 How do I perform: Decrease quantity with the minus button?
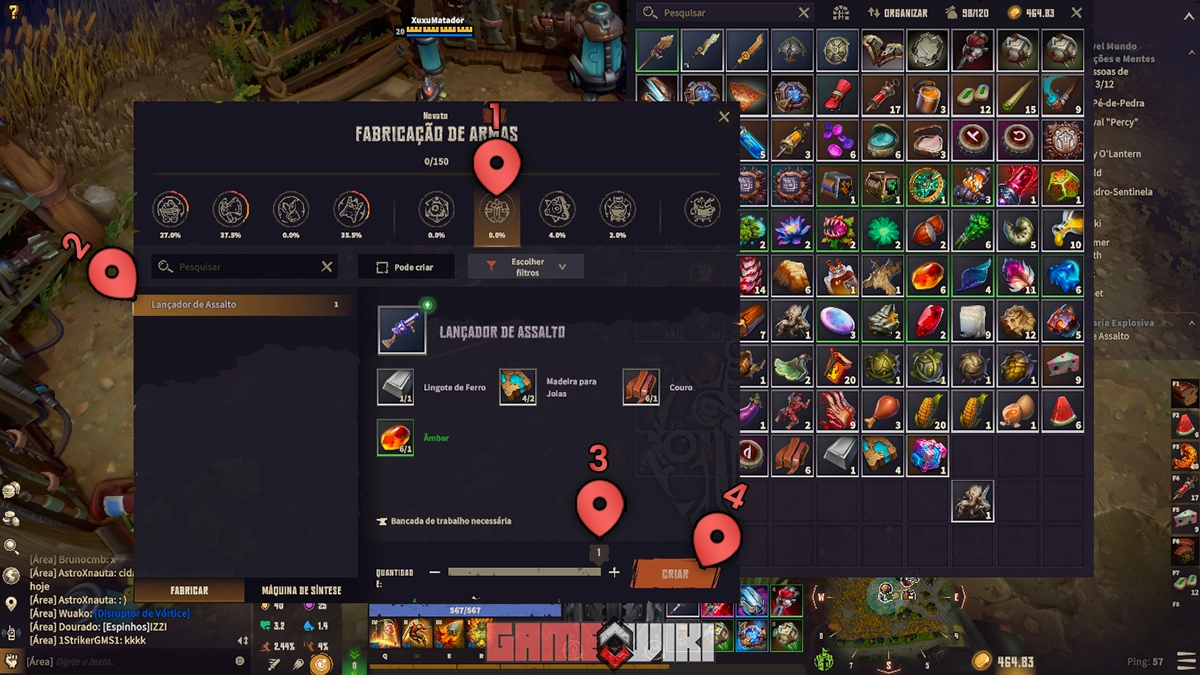[x=435, y=572]
